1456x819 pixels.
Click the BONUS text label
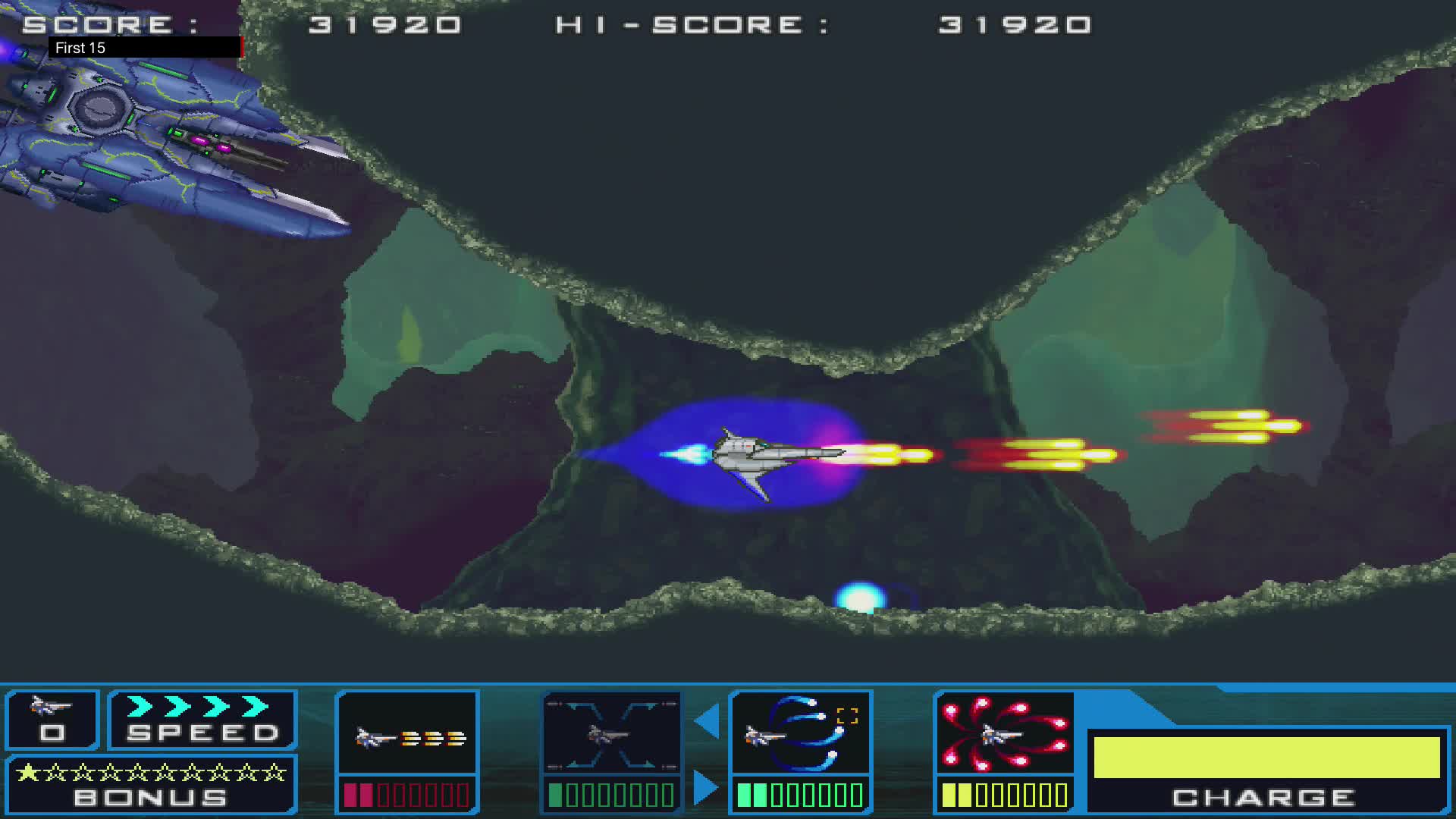coord(149,797)
